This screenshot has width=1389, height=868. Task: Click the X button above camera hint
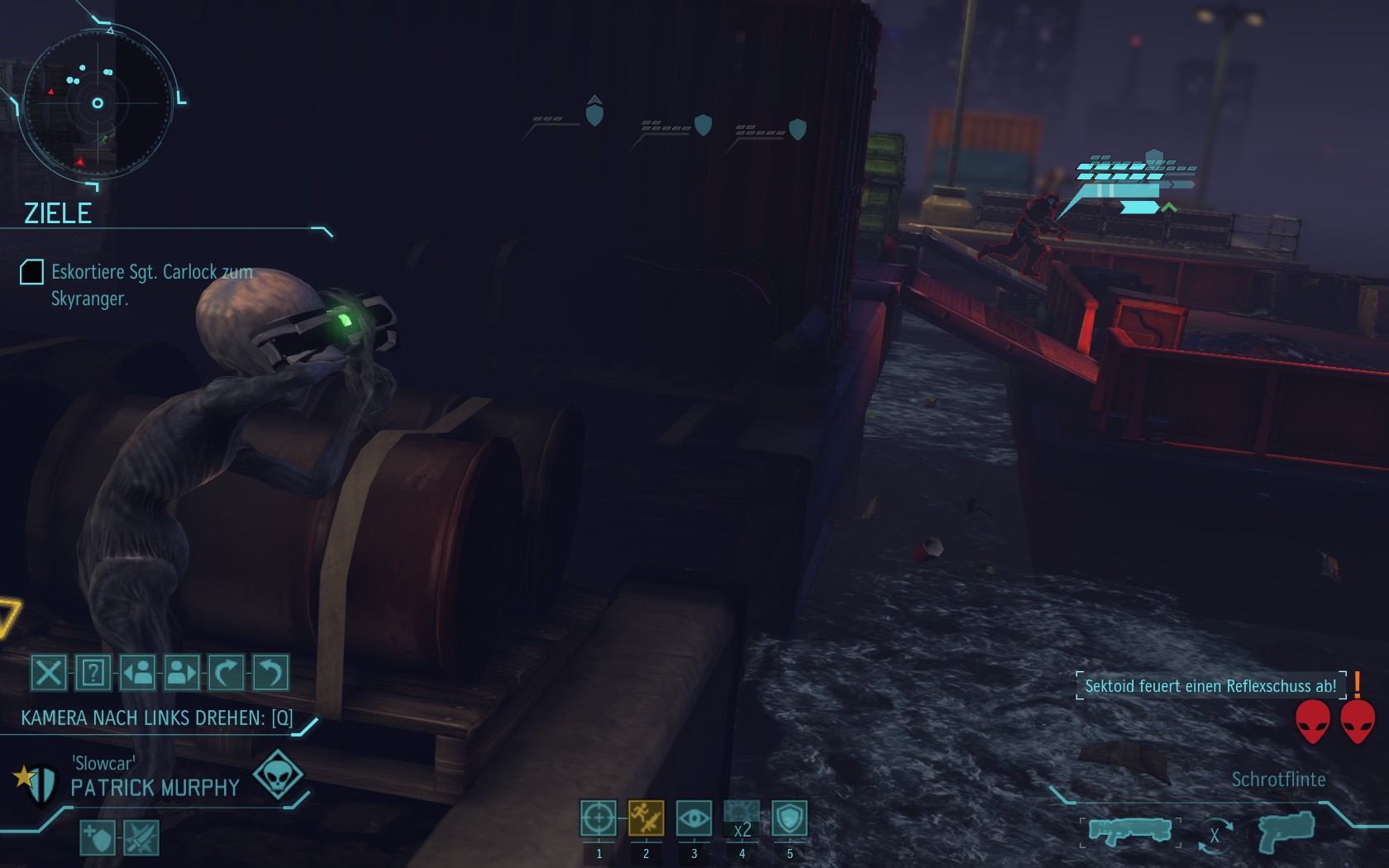[49, 673]
